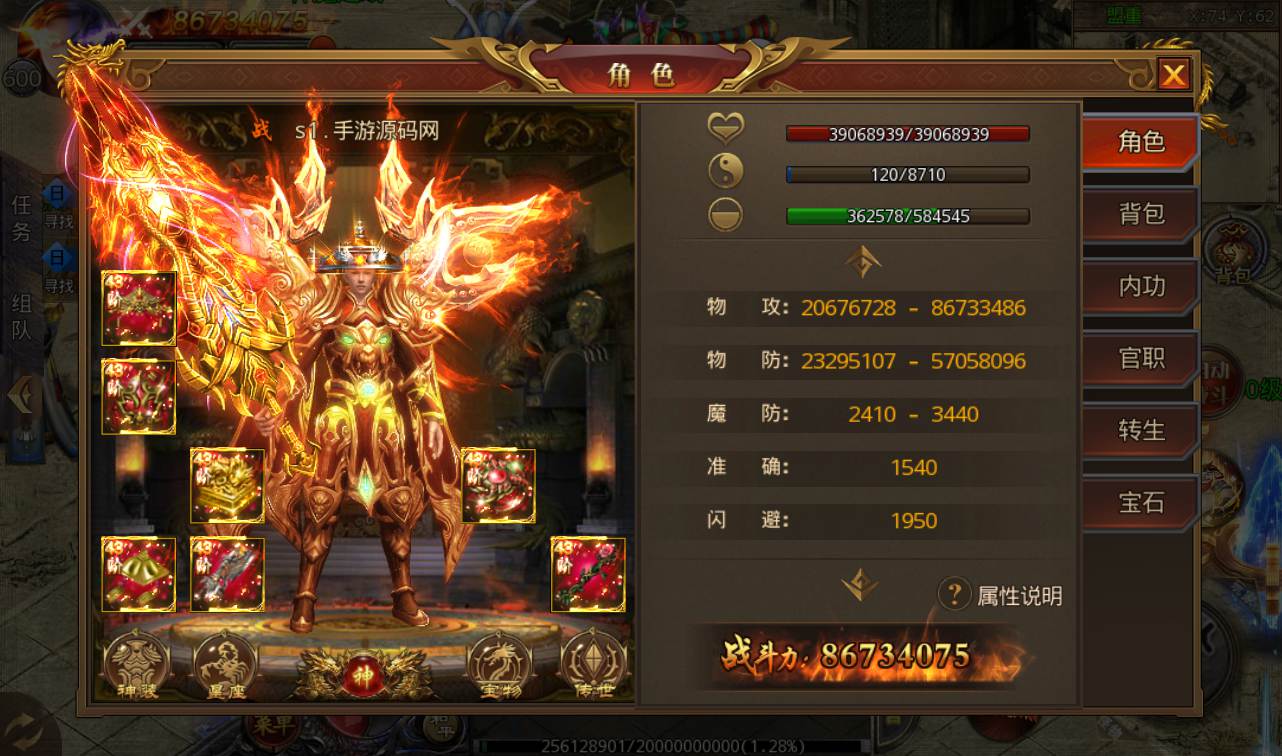Close the 角色 character window
This screenshot has height=756, width=1282.
1173,75
